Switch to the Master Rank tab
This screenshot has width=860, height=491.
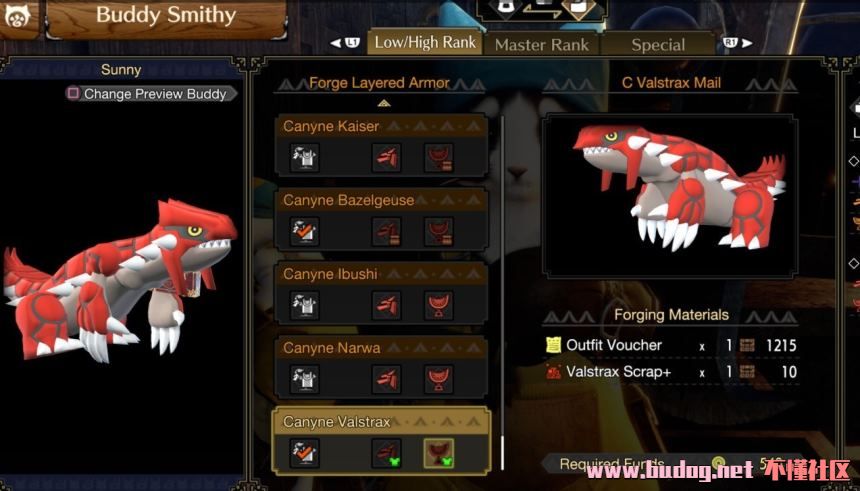(541, 44)
